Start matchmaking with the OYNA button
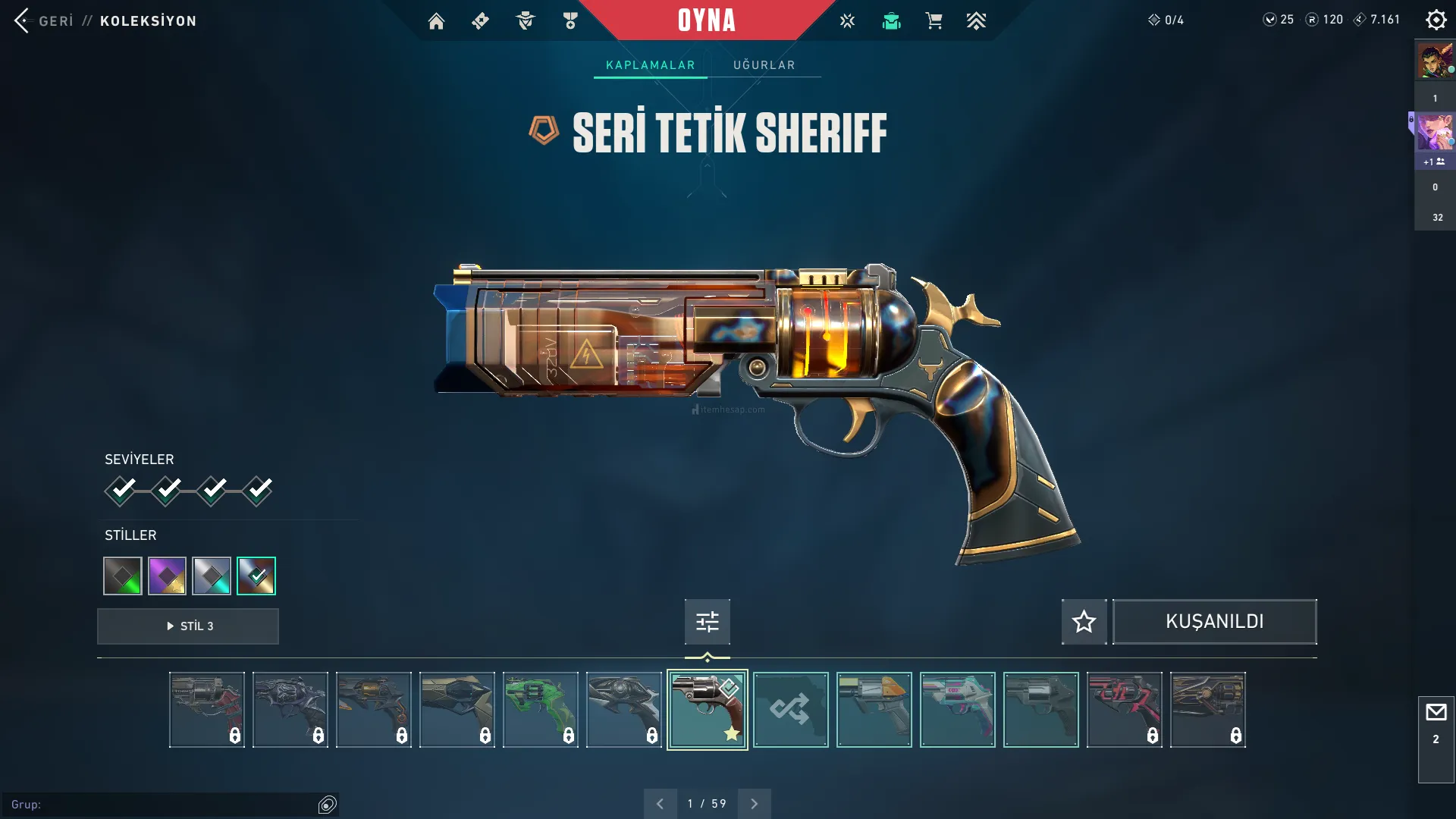The image size is (1456, 819). coord(706,20)
